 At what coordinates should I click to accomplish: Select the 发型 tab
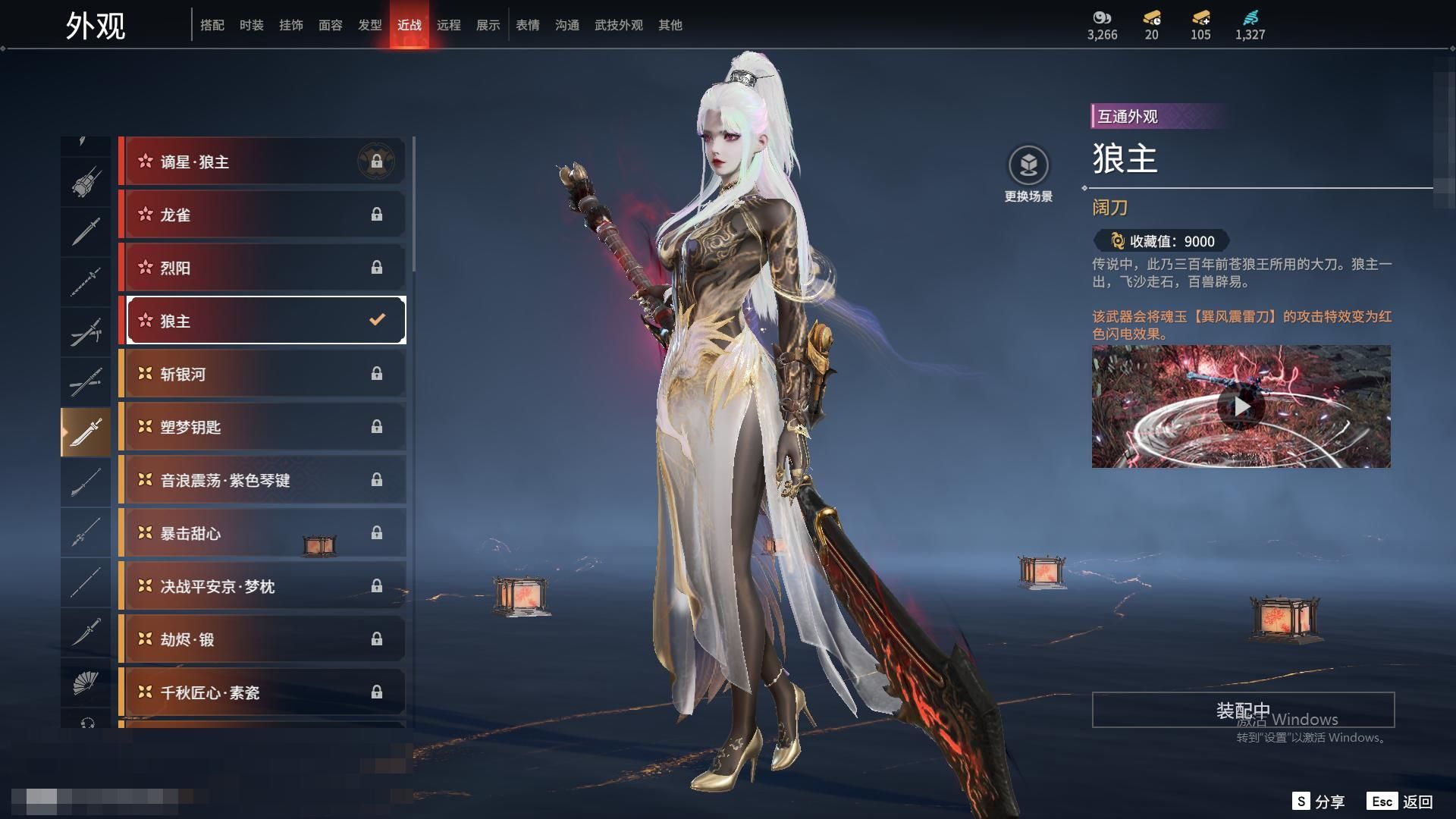pos(369,25)
